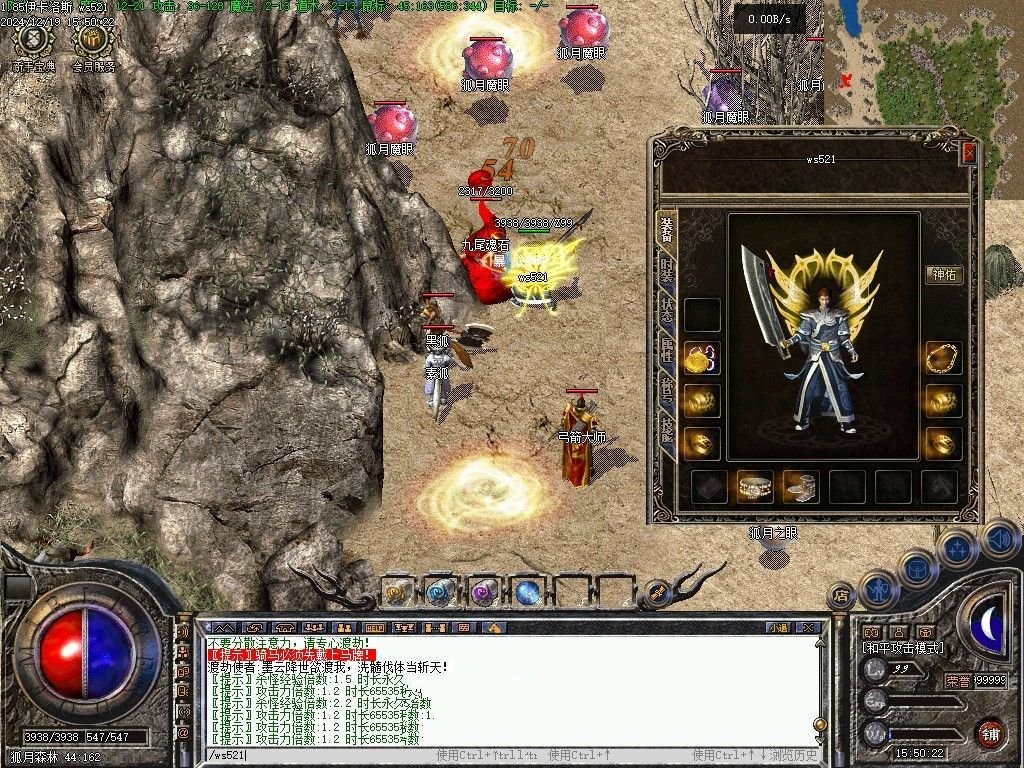Show the 属性 (attributes) tab
This screenshot has width=1024, height=768.
point(666,350)
